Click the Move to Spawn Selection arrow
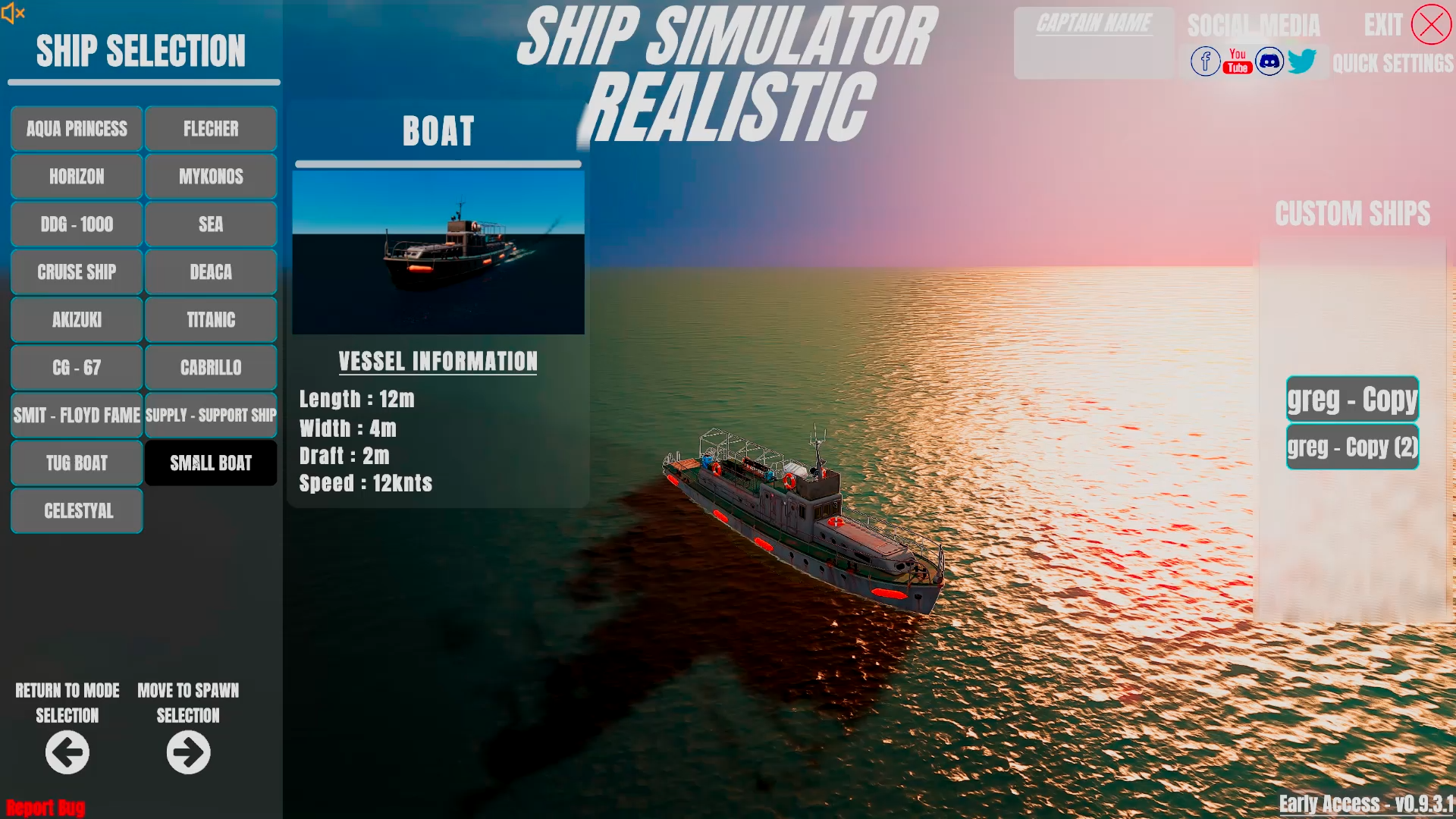Image resolution: width=1456 pixels, height=819 pixels. tap(187, 752)
